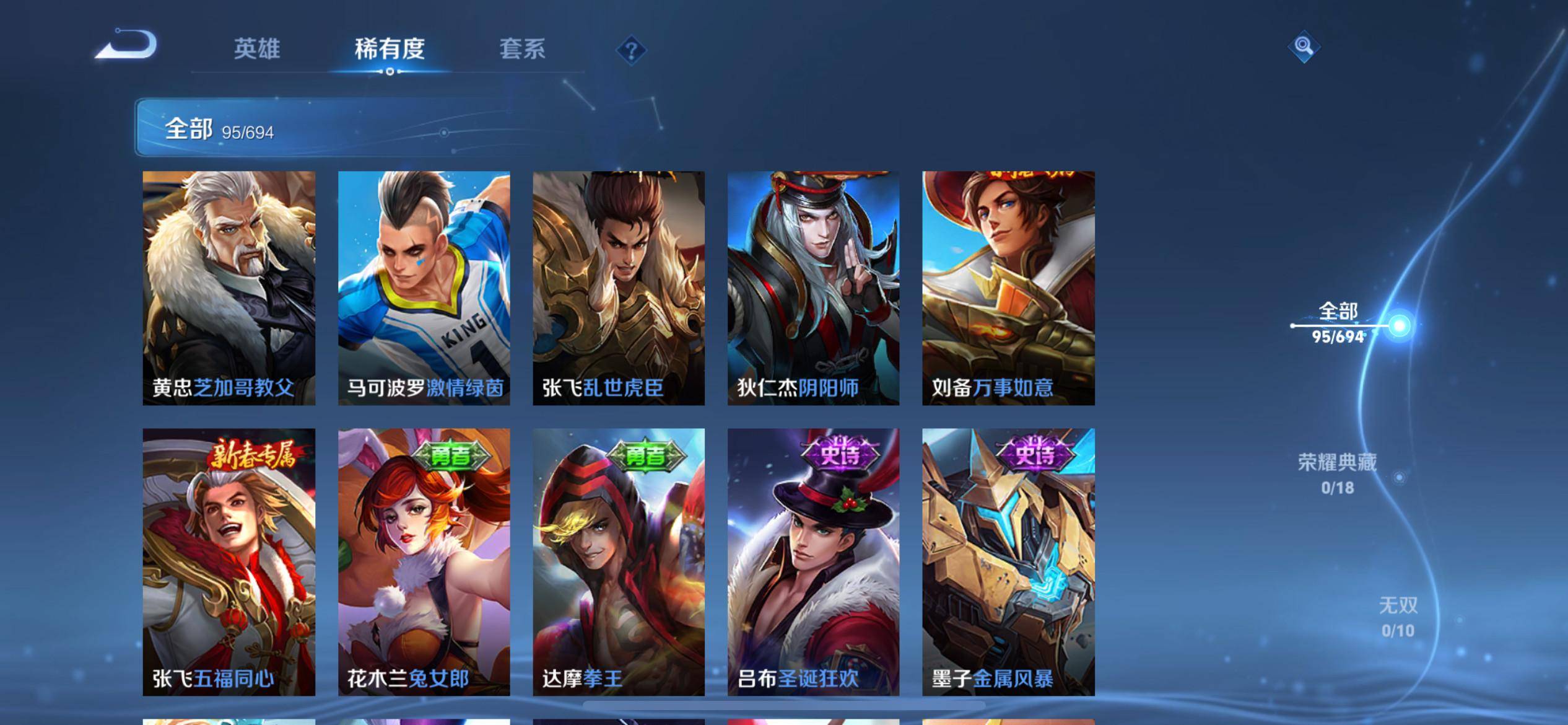Select 吕布 圣诞狂欢 skin card
This screenshot has width=1568, height=725.
(x=813, y=561)
